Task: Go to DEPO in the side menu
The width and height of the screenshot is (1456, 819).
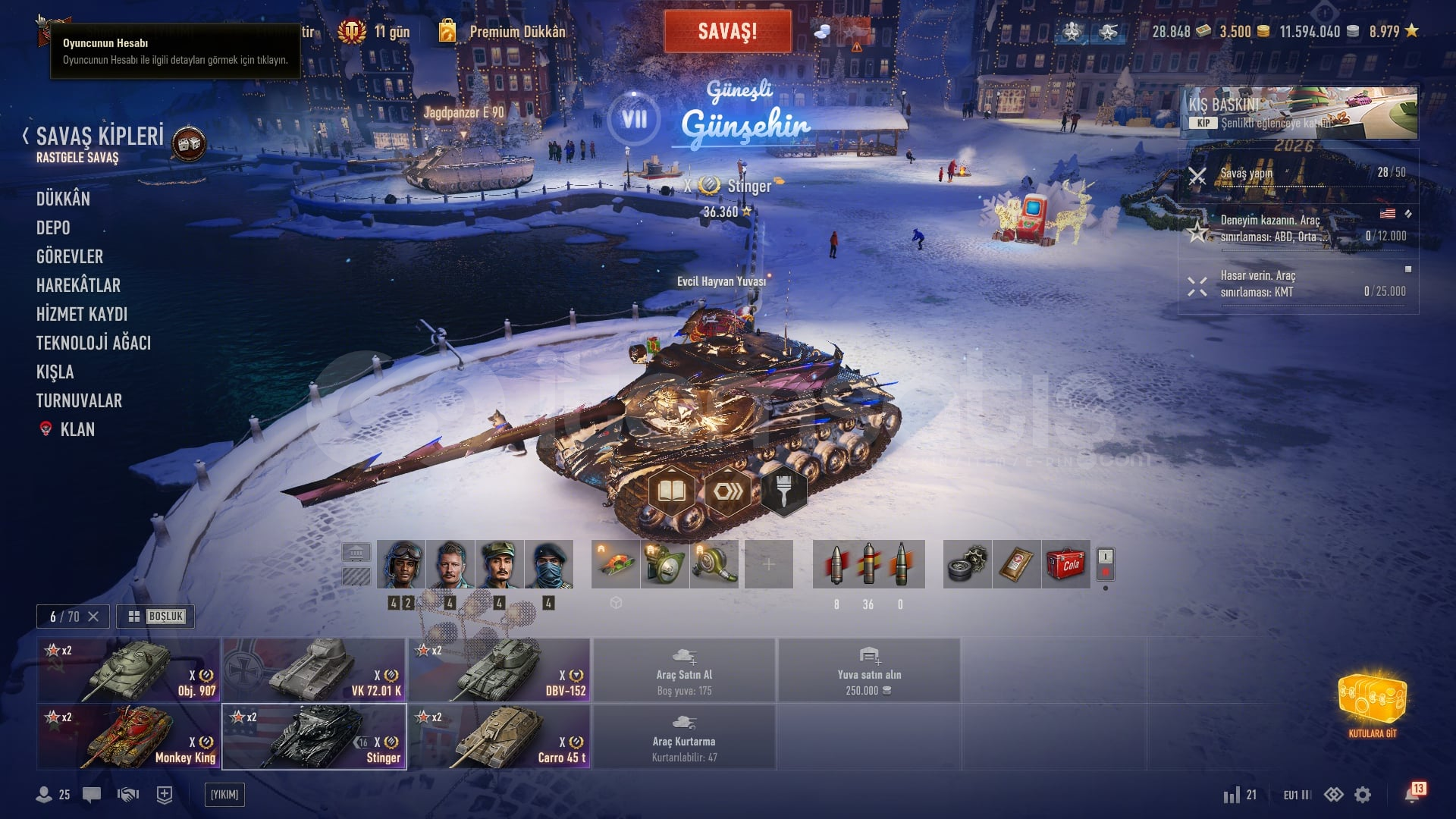Action: coord(53,227)
